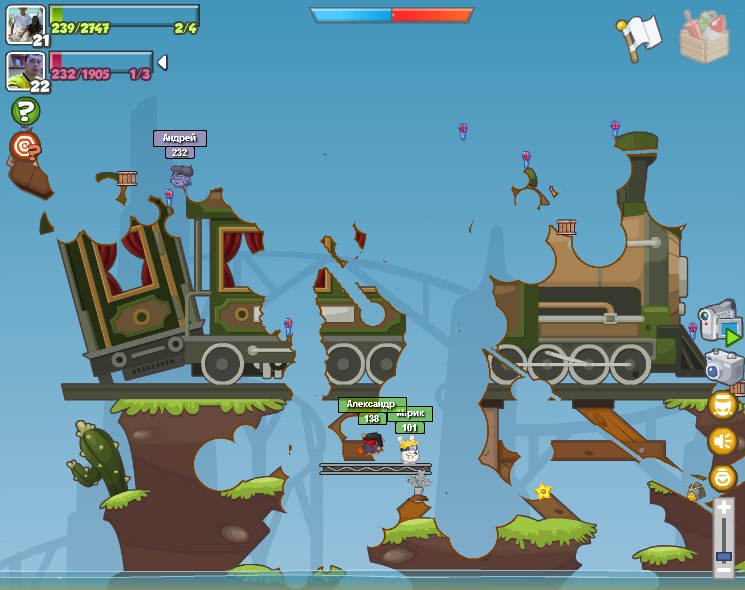
Task: Zoom out with the minus button
Action: pos(724,570)
